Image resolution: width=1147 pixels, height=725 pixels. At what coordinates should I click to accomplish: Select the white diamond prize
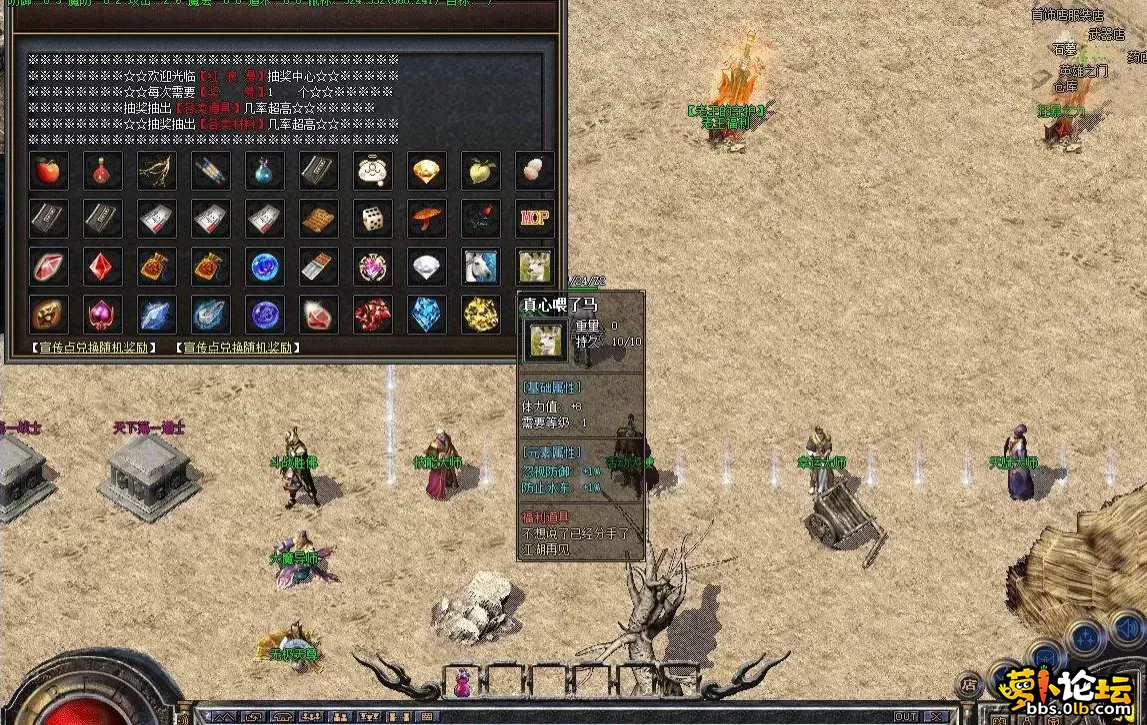427,267
